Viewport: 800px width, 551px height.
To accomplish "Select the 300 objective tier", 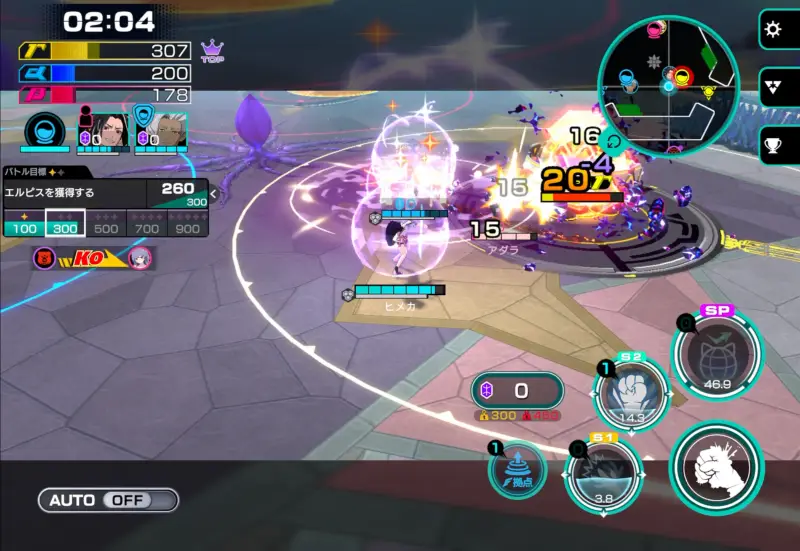I will click(66, 224).
